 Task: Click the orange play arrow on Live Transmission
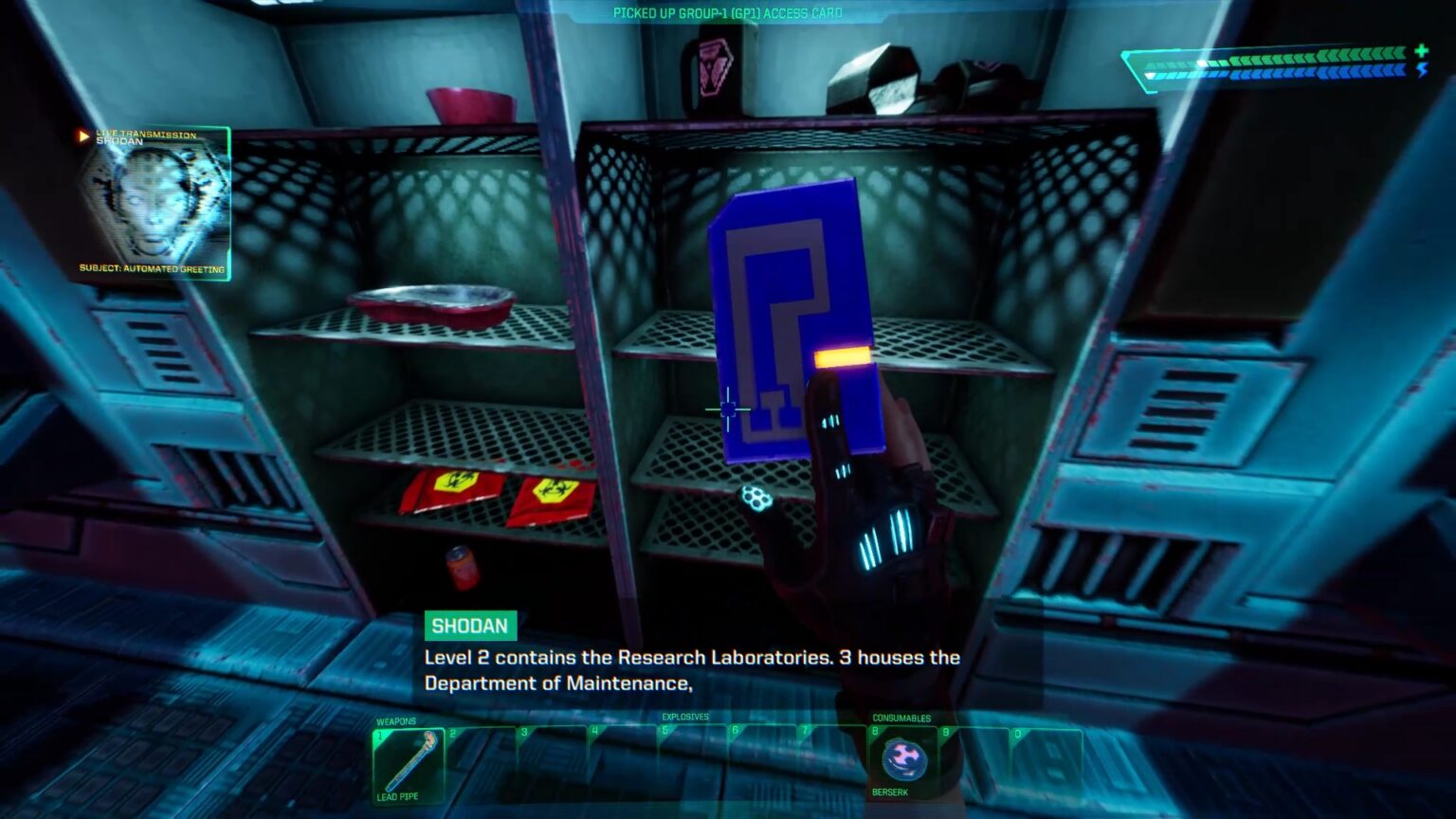pos(84,135)
